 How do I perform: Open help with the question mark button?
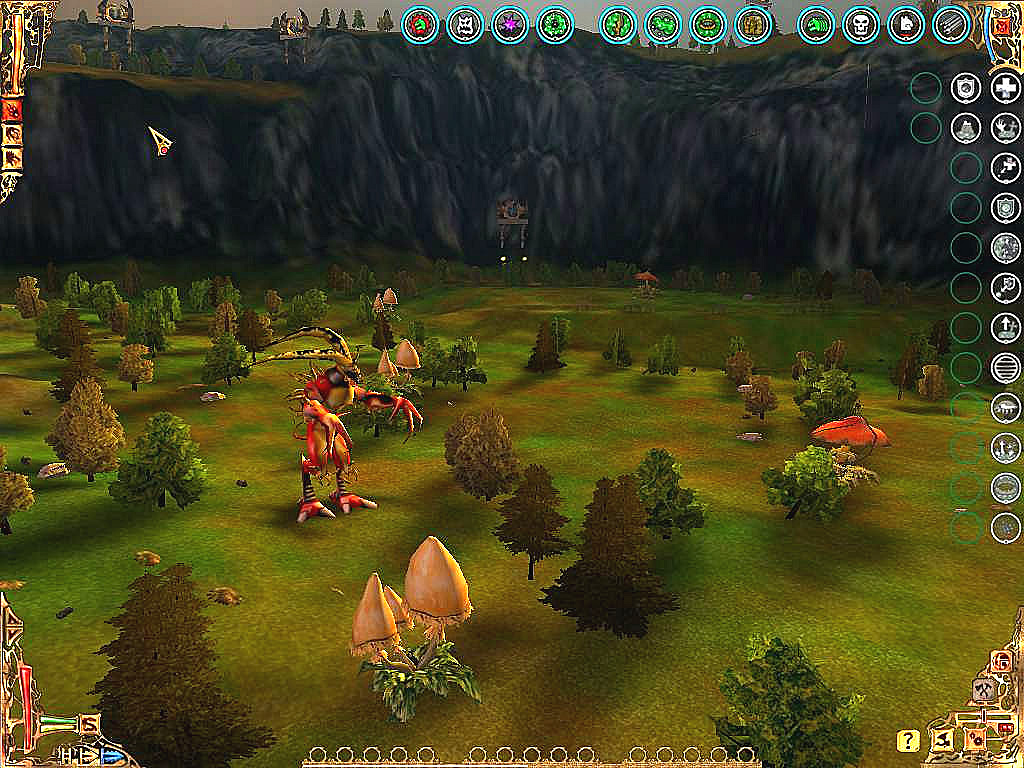click(908, 741)
